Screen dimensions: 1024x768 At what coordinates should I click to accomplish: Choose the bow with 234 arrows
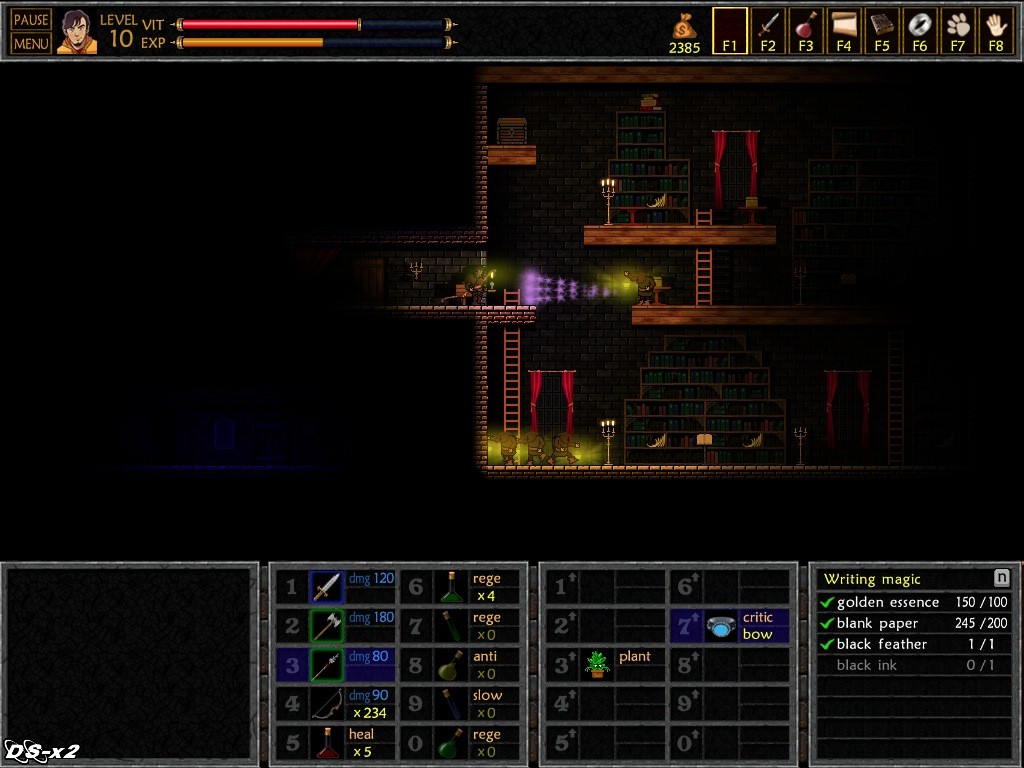[328, 704]
